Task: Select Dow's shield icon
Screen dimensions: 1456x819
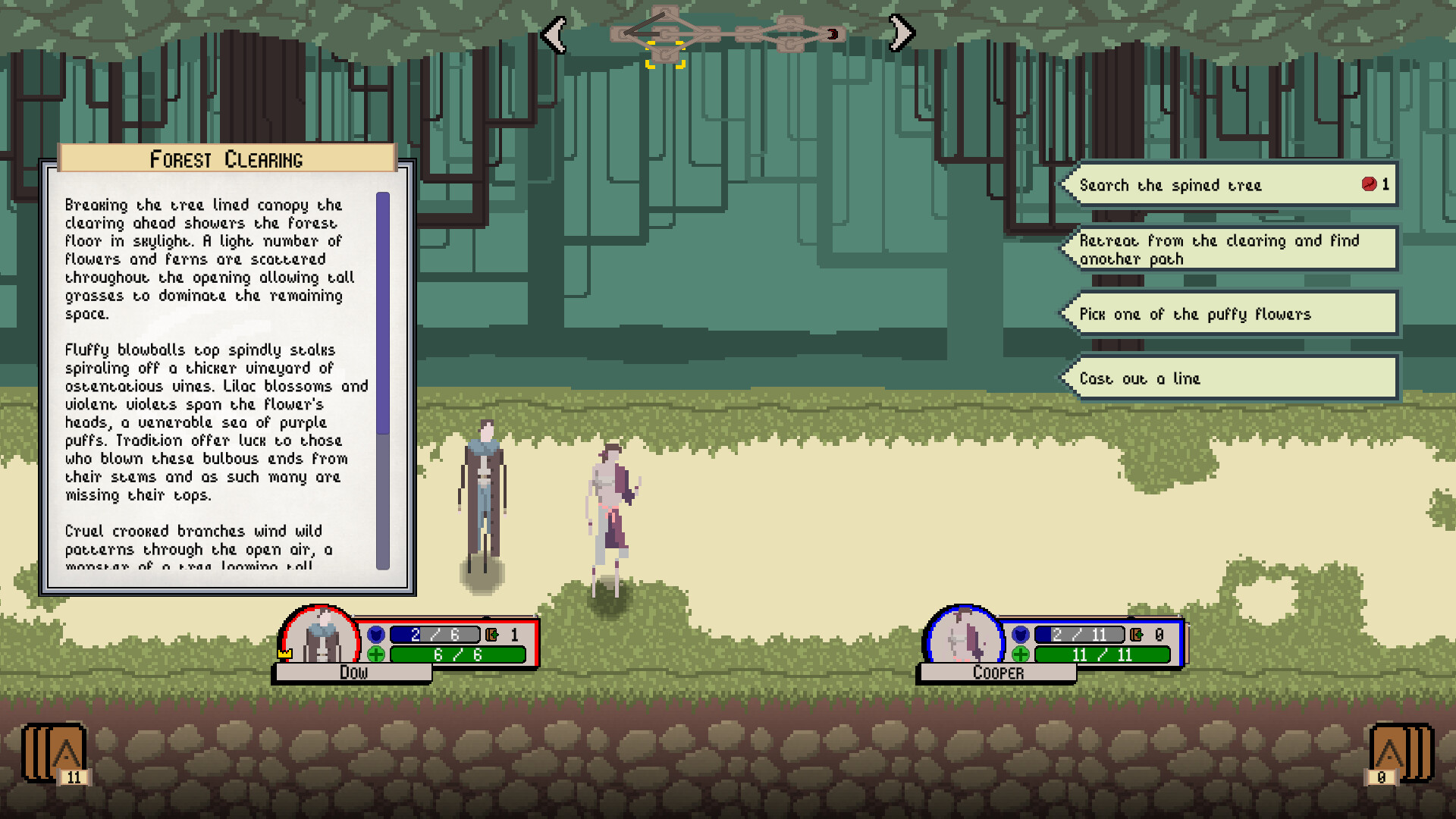Action: (x=377, y=634)
